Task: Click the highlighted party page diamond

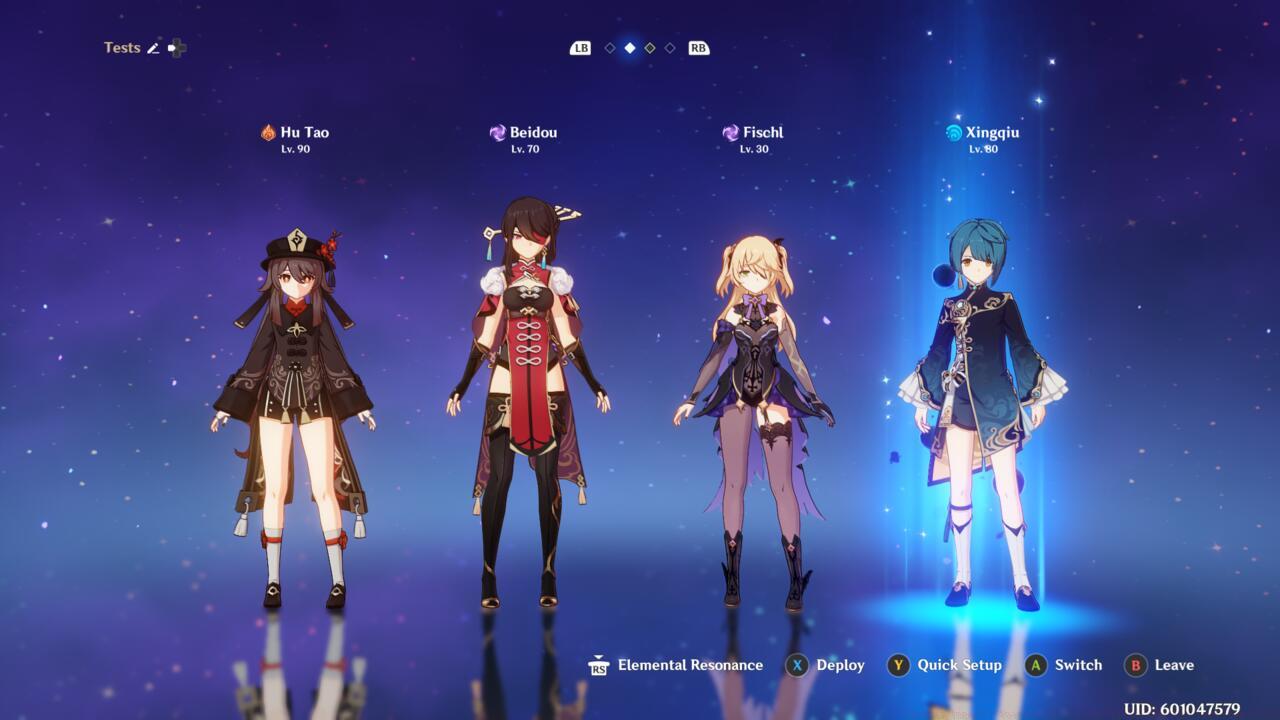Action: tap(630, 48)
